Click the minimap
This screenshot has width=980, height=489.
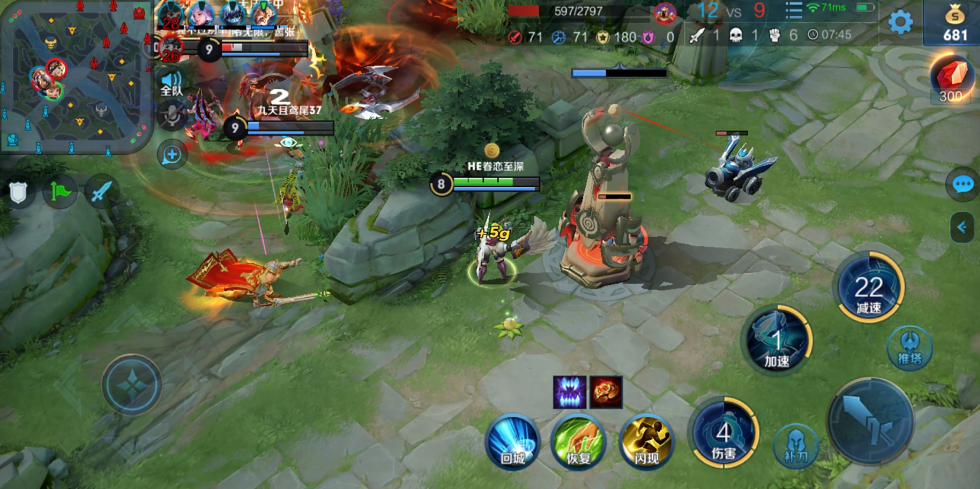coord(77,77)
